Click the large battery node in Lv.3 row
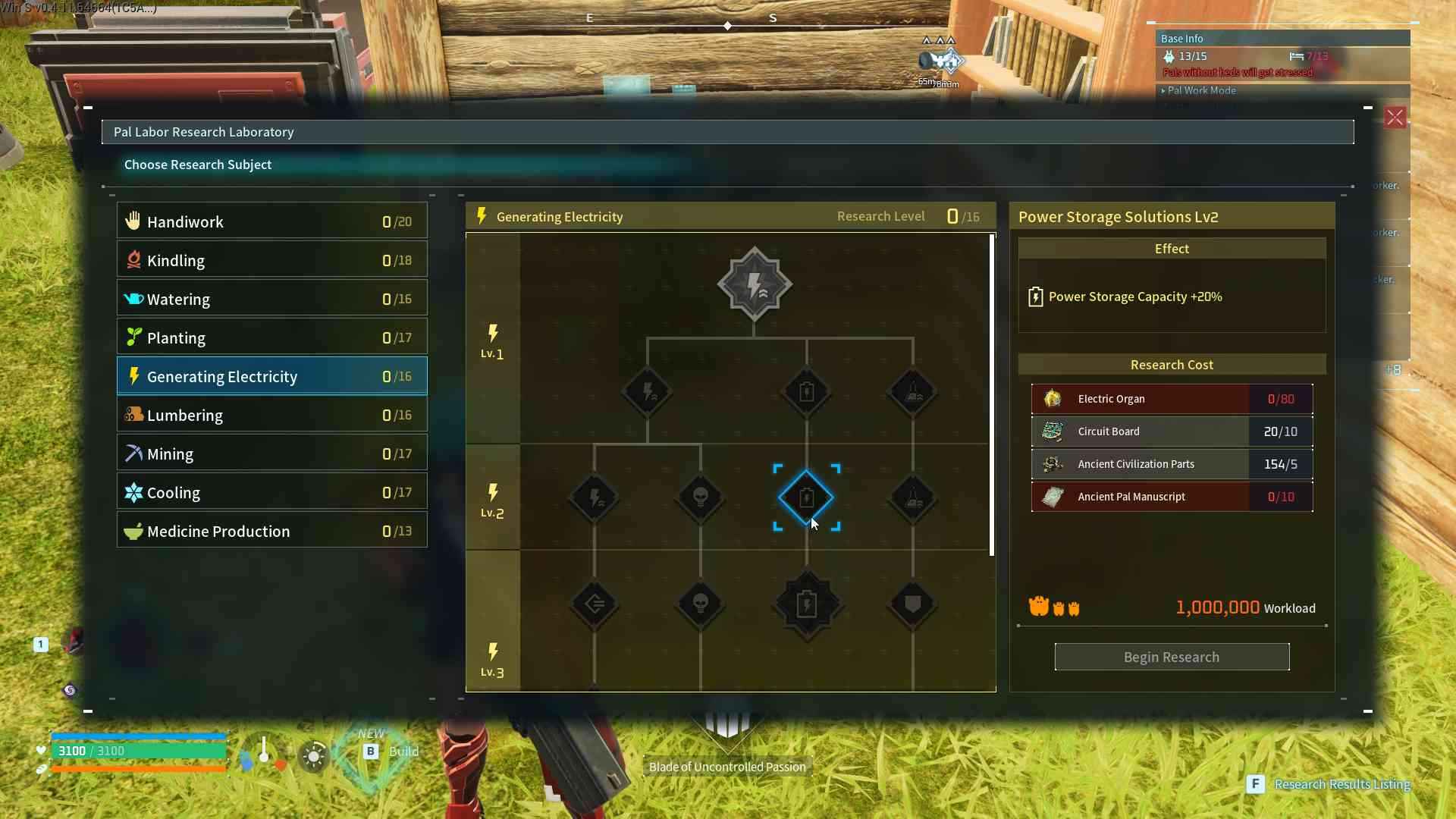 807,604
